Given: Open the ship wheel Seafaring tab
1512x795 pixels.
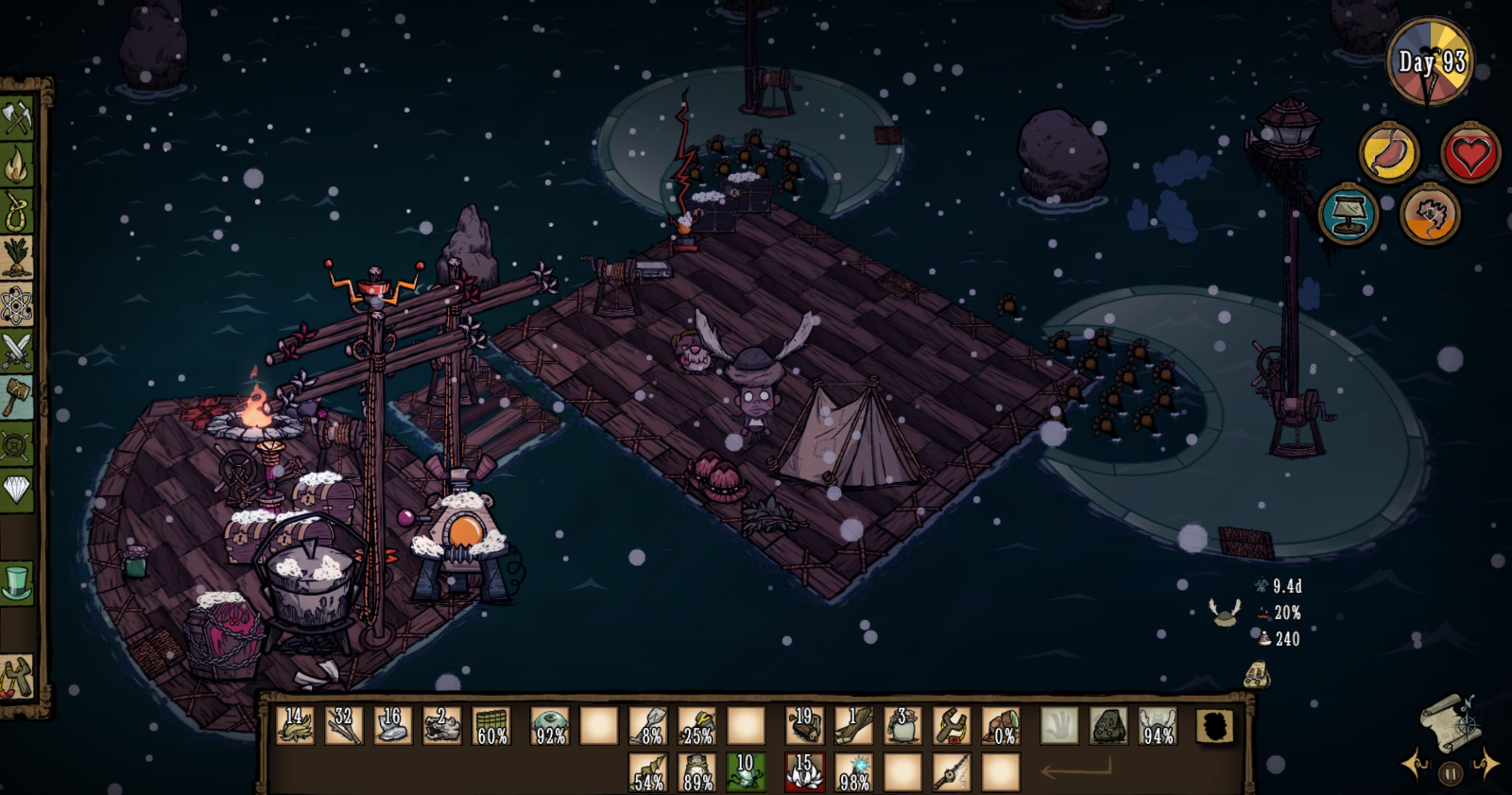Looking at the screenshot, I should point(17,444).
